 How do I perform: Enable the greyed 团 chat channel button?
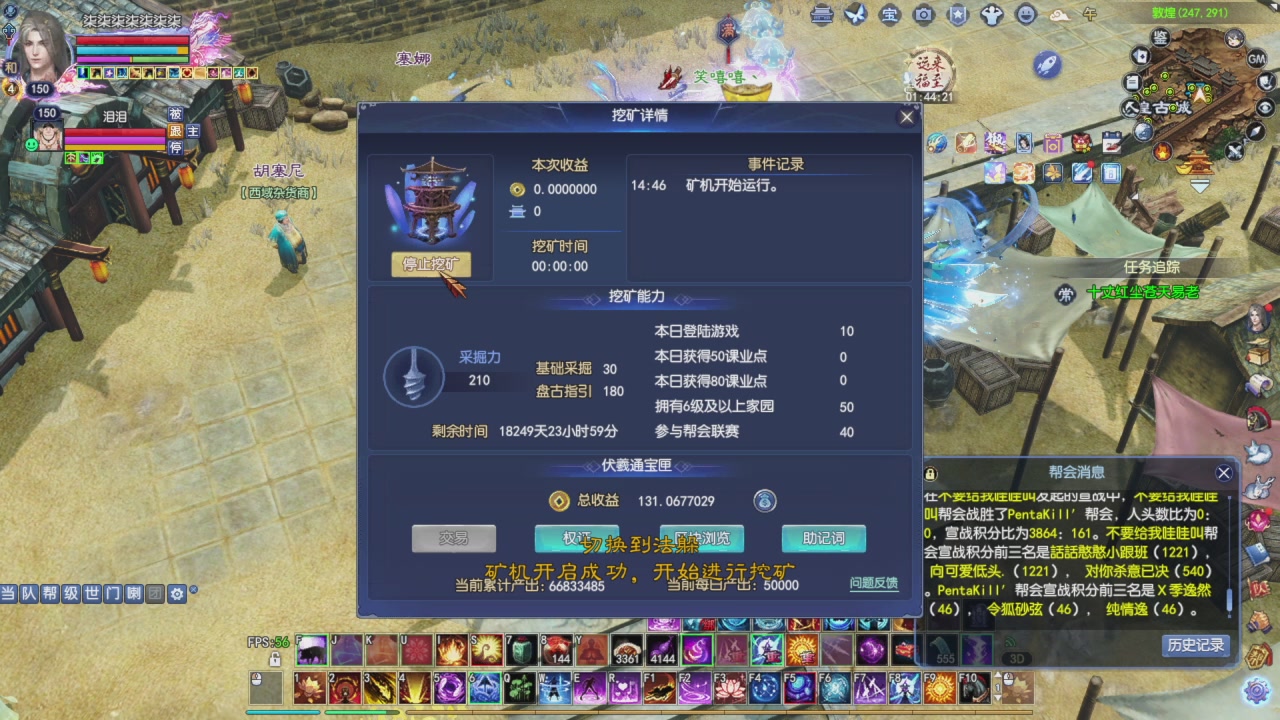(x=155, y=594)
